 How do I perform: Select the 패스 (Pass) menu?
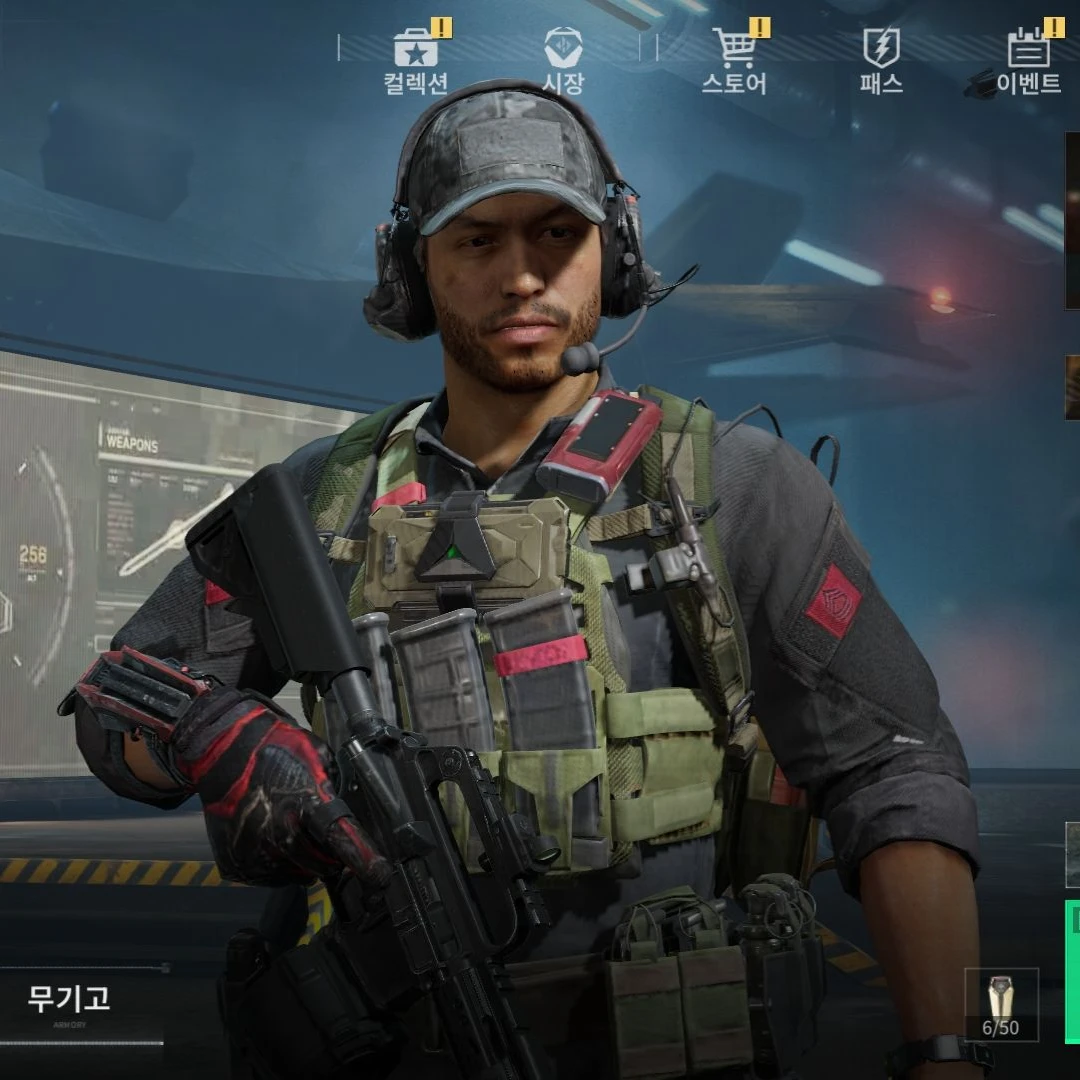(x=881, y=60)
